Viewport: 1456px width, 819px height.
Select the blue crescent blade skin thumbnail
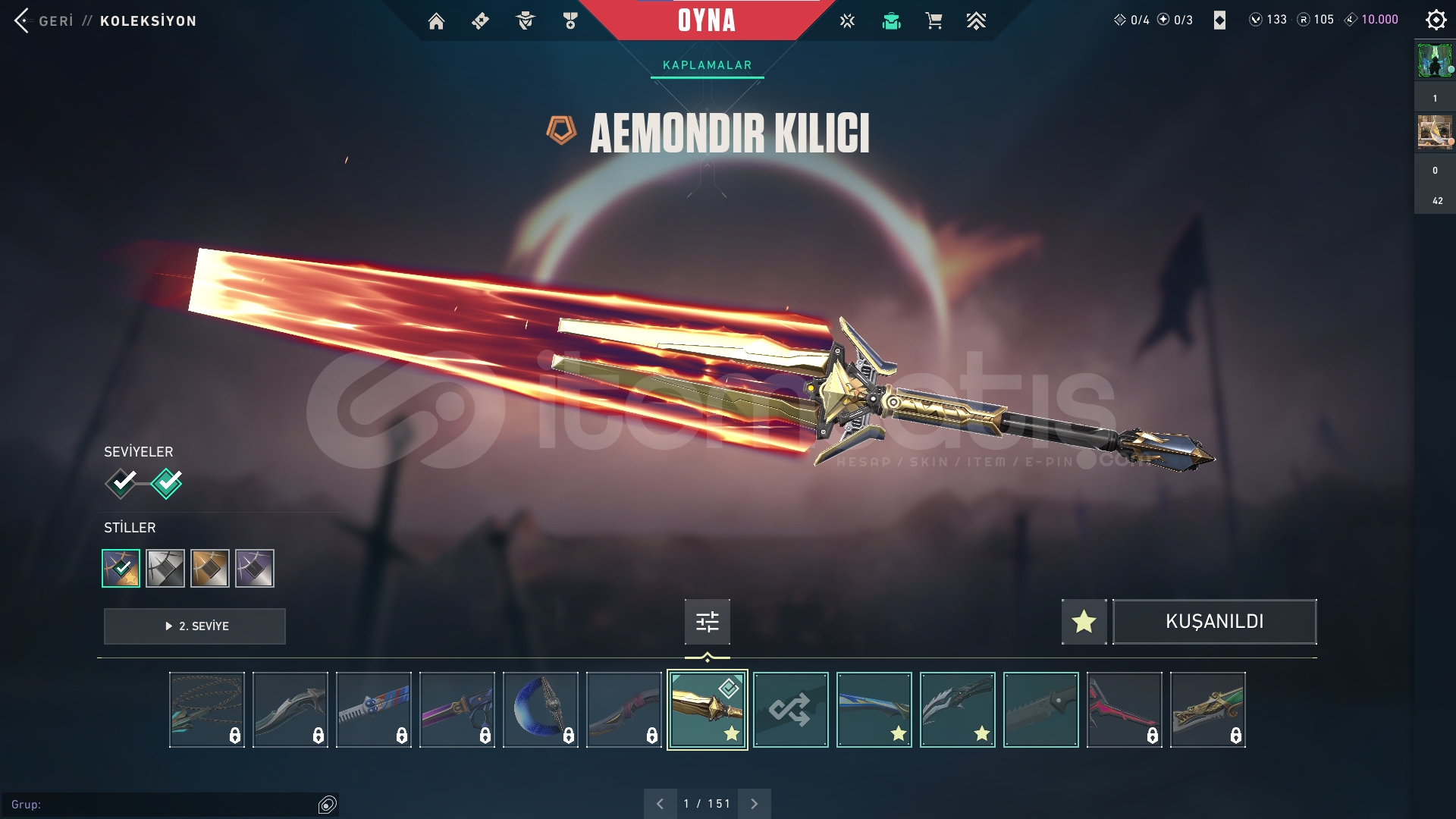(x=540, y=710)
